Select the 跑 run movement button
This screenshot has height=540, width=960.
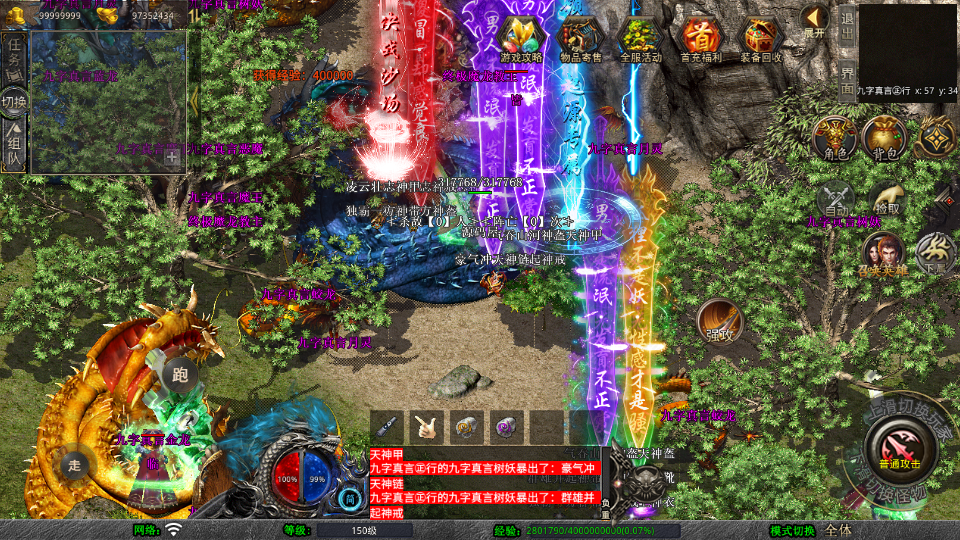[180, 374]
